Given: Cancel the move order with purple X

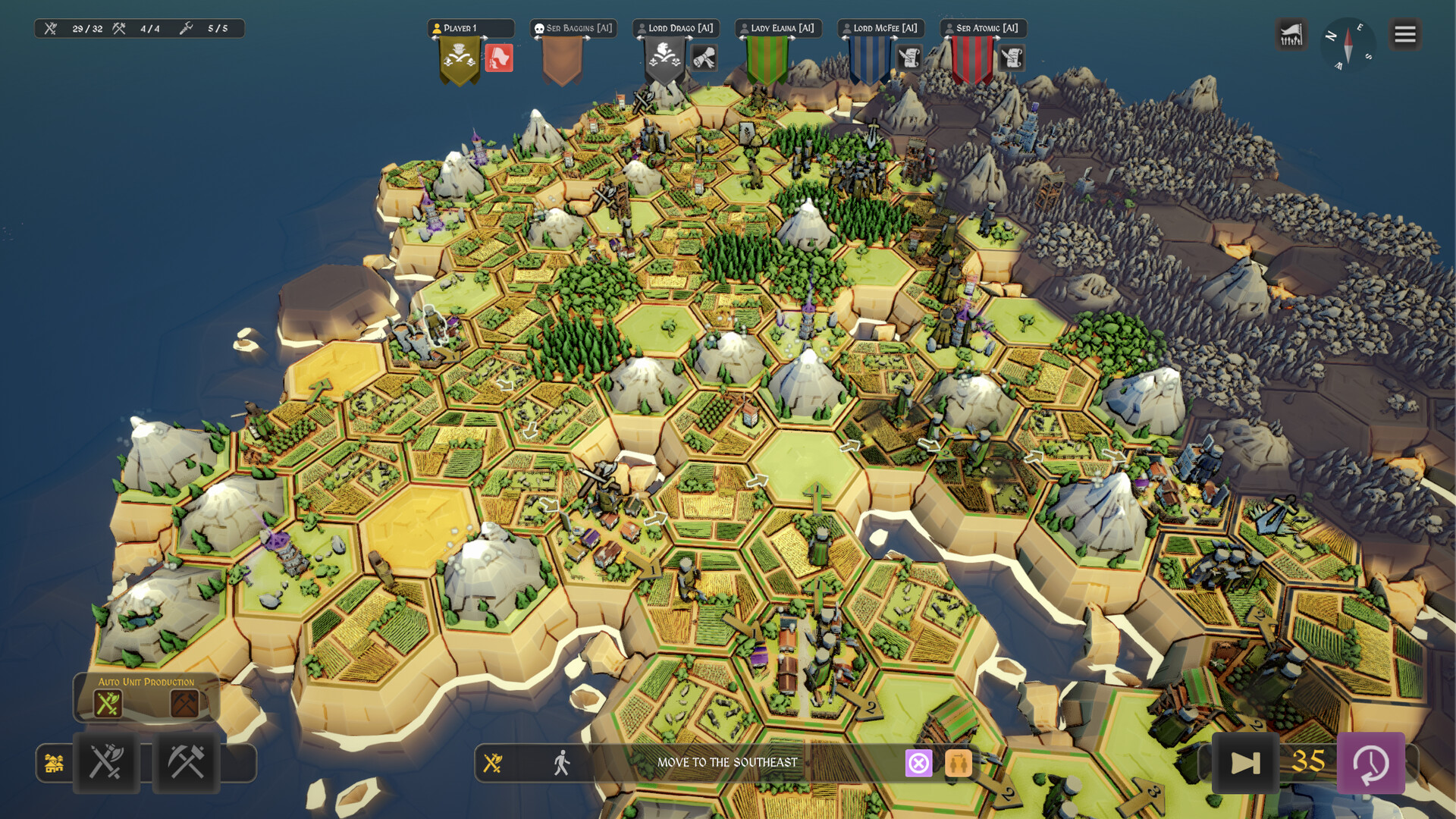Looking at the screenshot, I should tap(918, 763).
